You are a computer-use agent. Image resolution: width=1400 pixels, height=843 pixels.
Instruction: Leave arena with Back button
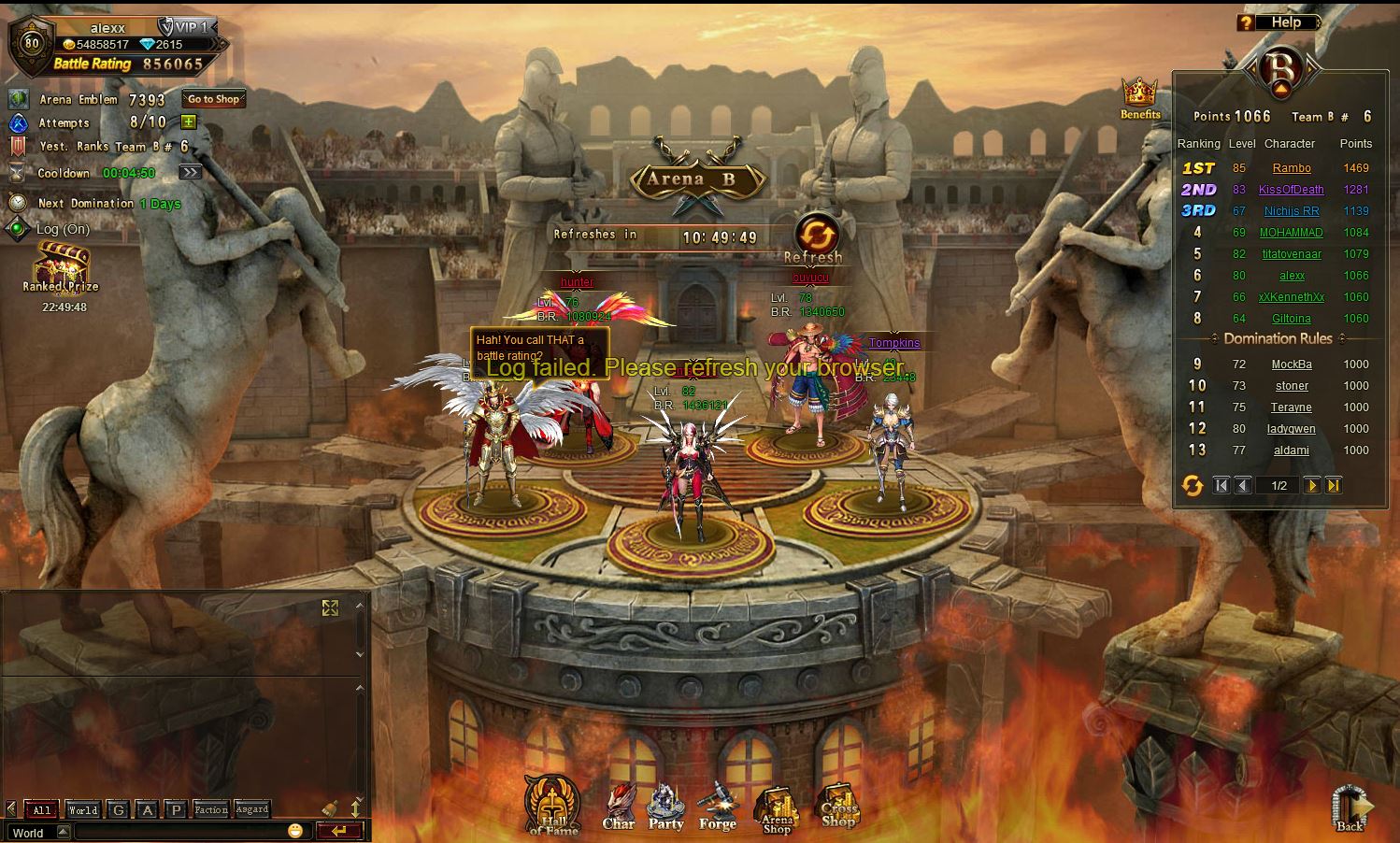click(1350, 808)
